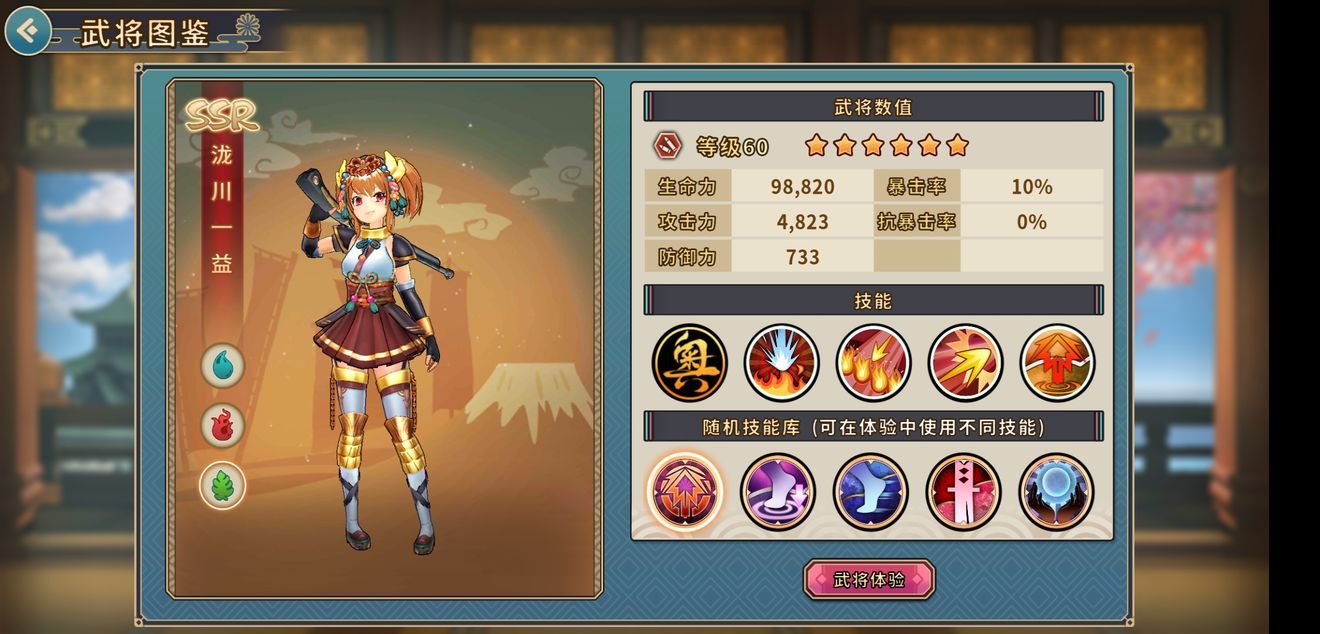Image resolution: width=1320 pixels, height=634 pixels.
Task: Choose the red pillar random skill
Action: 963,492
